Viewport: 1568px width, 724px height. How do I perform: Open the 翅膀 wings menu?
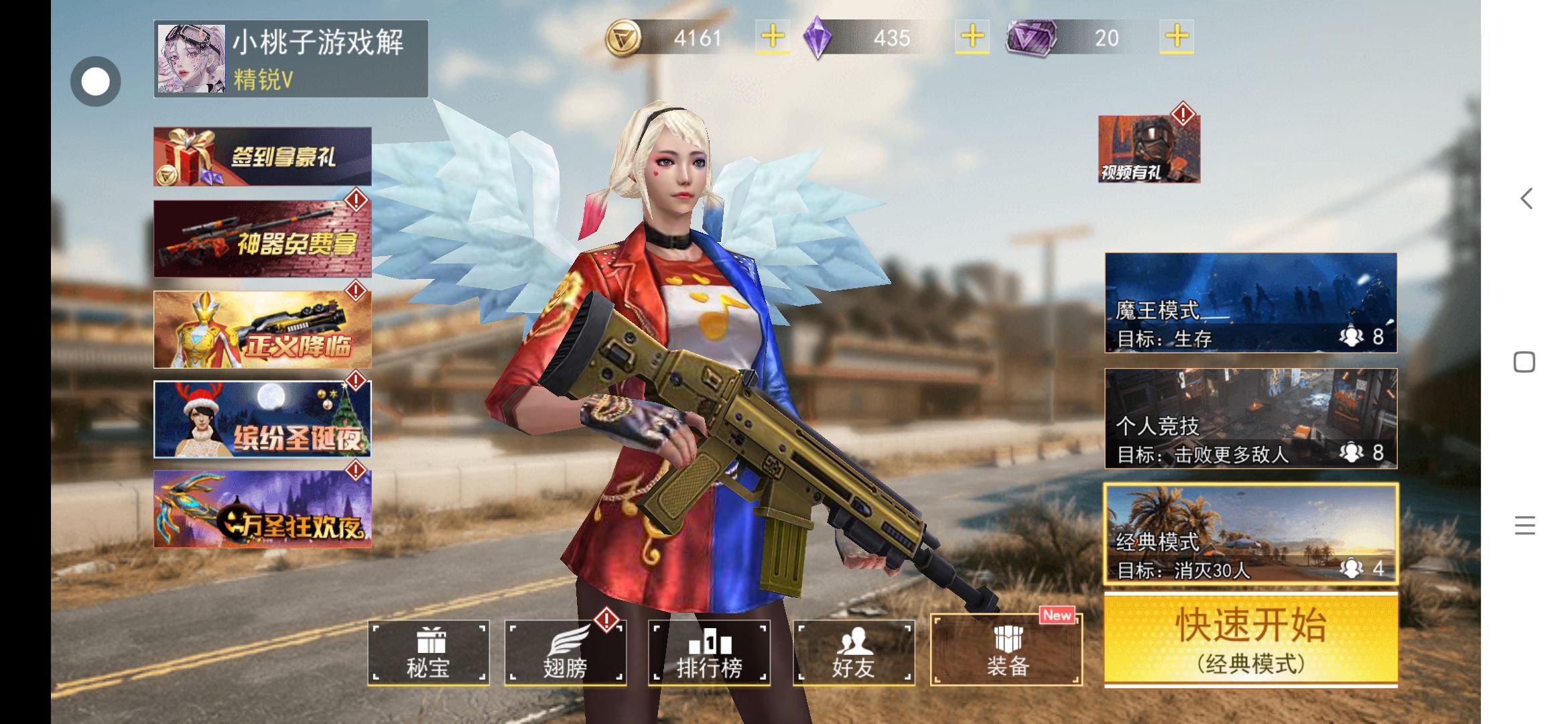pyautogui.click(x=566, y=652)
